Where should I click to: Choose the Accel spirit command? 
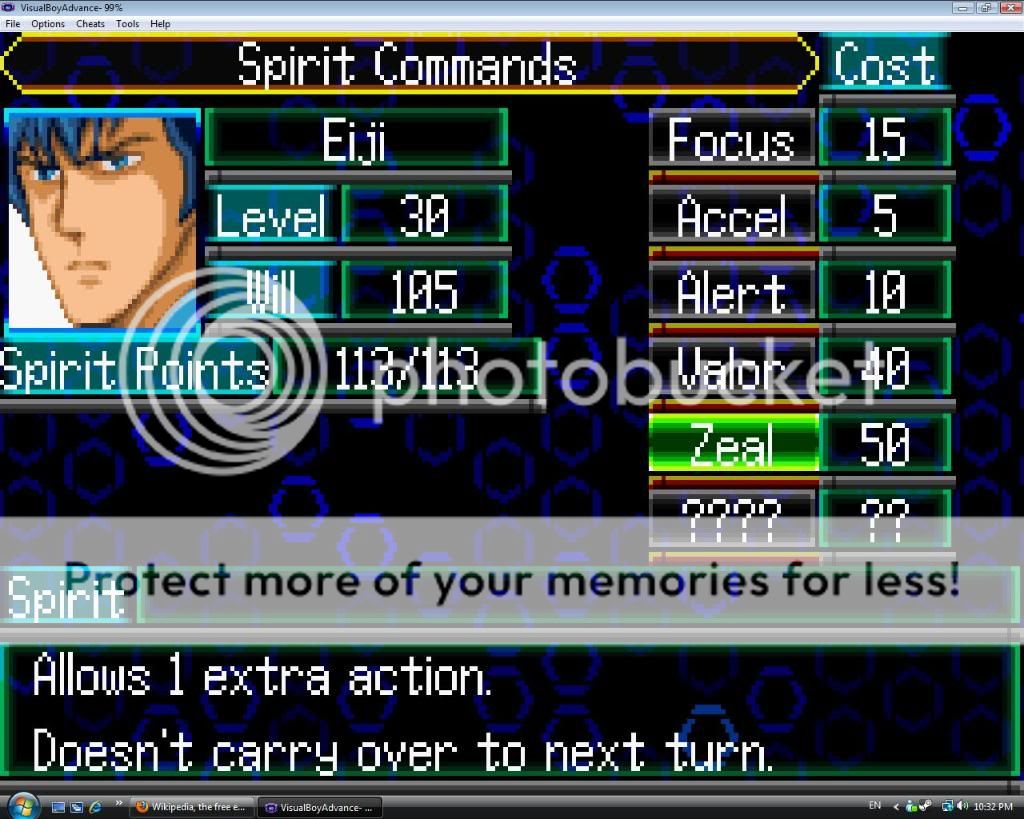[732, 216]
